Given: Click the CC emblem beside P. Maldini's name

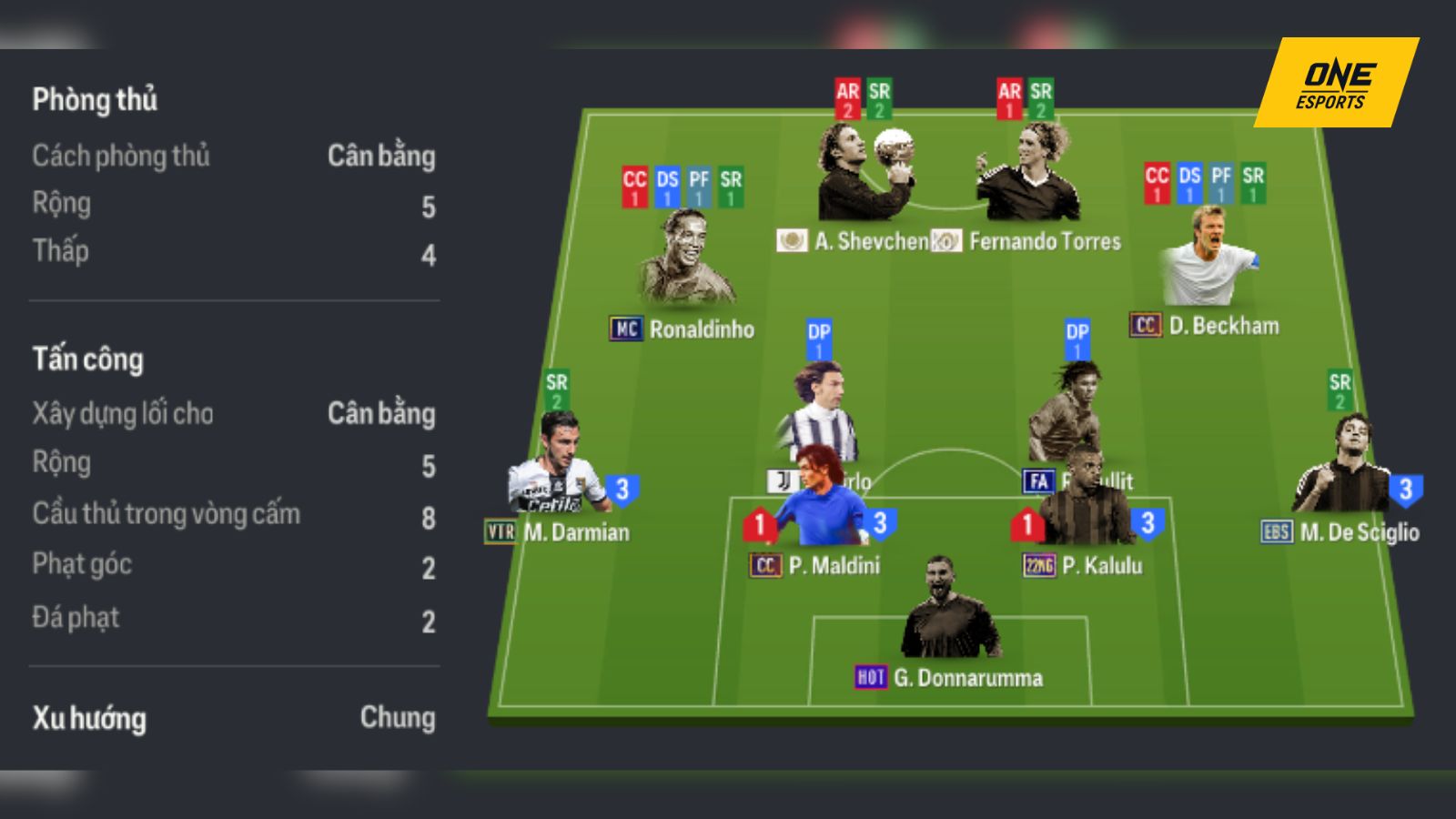Looking at the screenshot, I should point(767,565).
